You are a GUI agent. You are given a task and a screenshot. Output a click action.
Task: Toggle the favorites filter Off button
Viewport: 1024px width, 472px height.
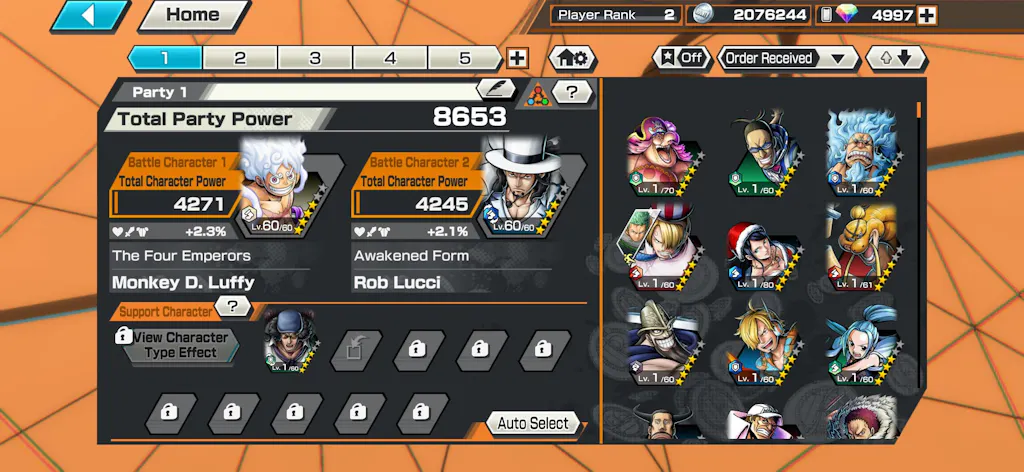(681, 58)
